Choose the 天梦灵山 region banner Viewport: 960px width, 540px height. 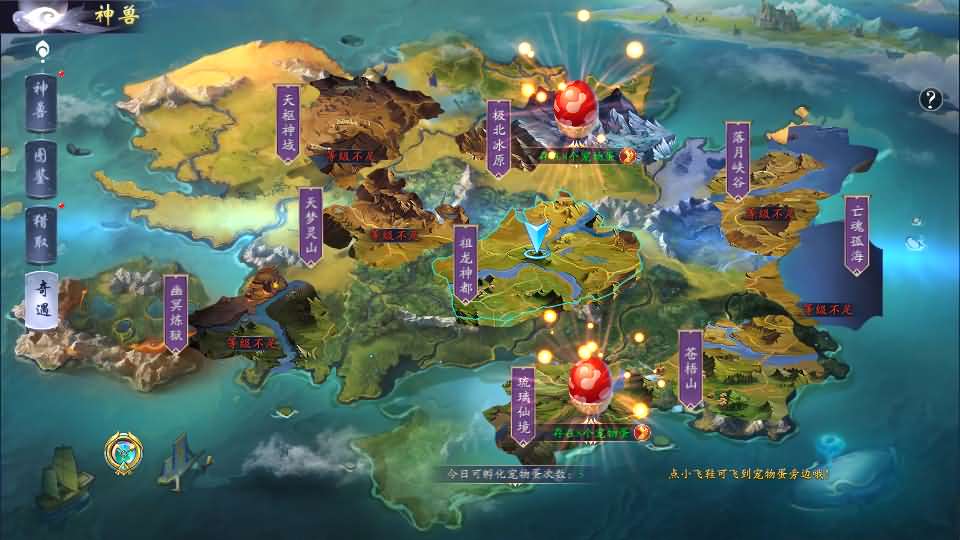click(x=311, y=226)
